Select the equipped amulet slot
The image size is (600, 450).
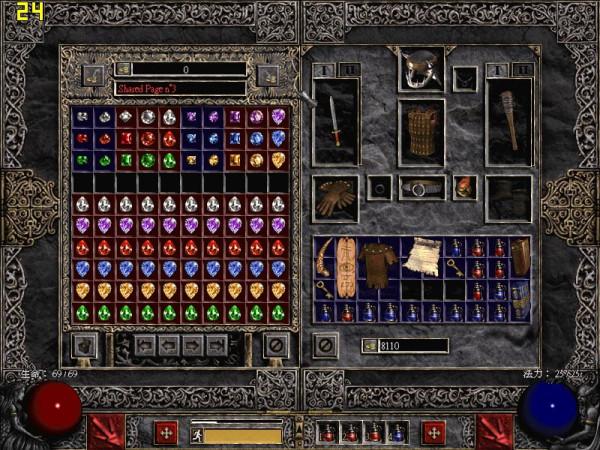coord(465,77)
